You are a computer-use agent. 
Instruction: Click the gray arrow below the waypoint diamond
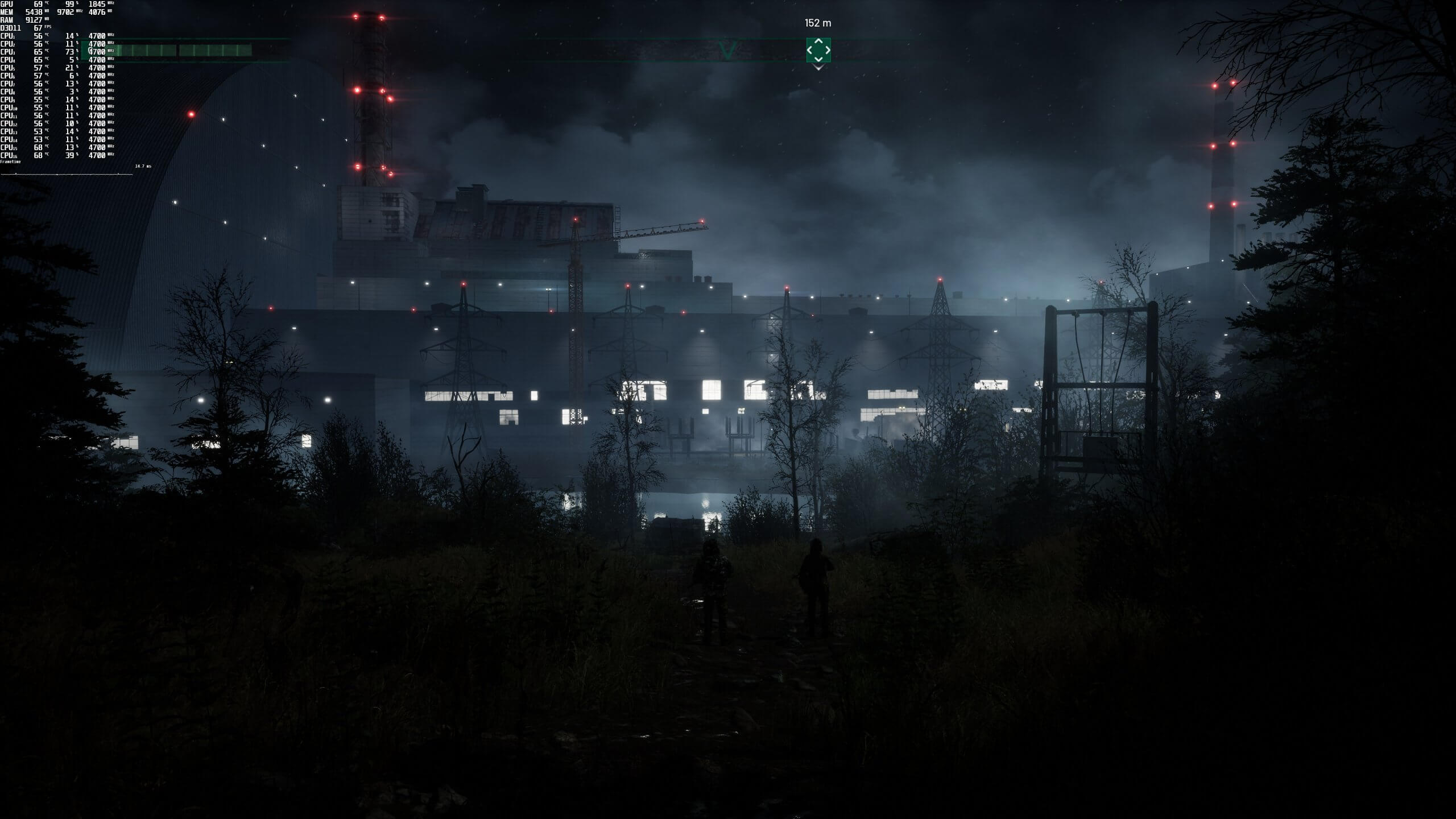click(818, 67)
